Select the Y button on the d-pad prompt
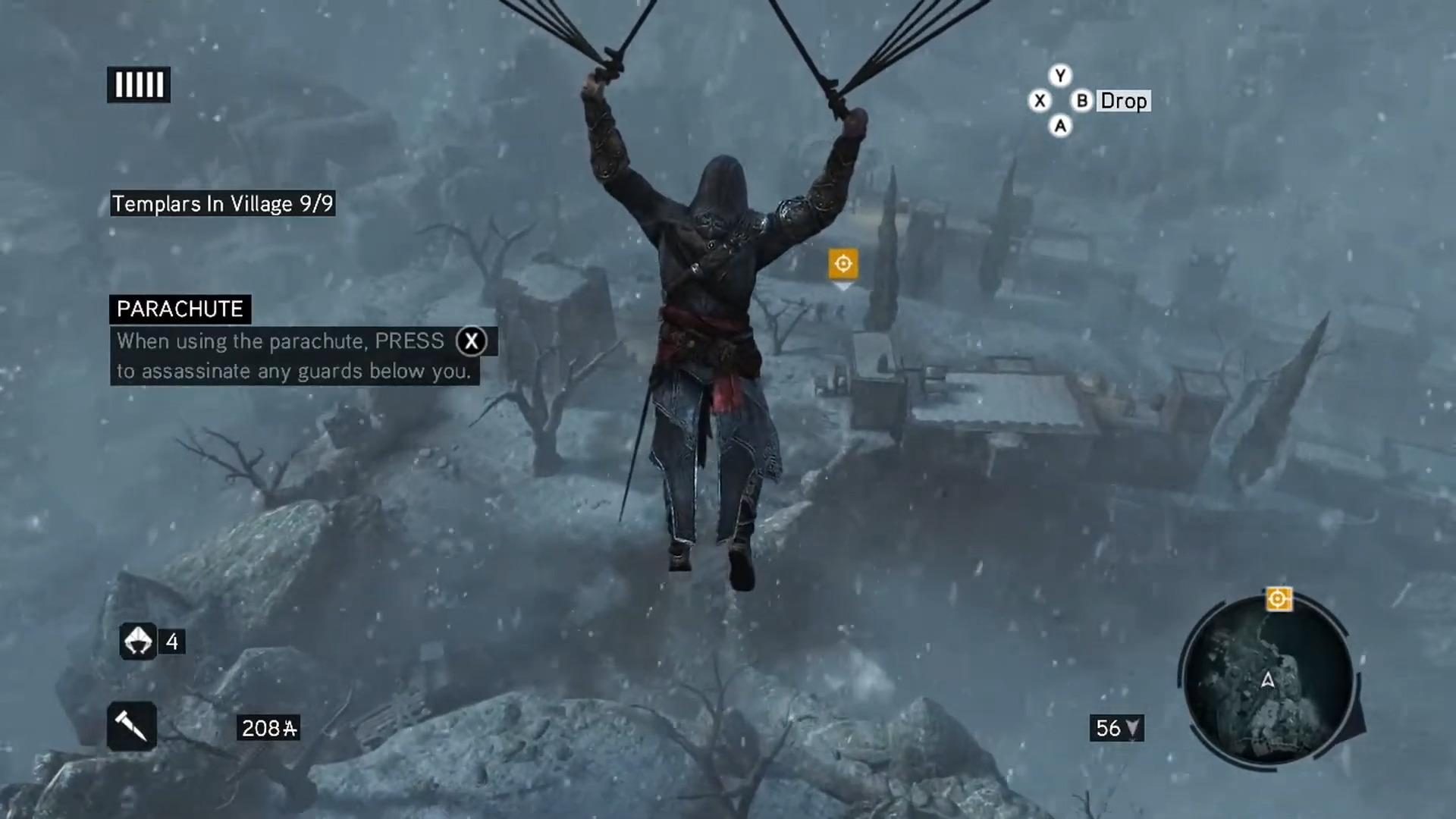Viewport: 1456px width, 819px height. [x=1060, y=76]
